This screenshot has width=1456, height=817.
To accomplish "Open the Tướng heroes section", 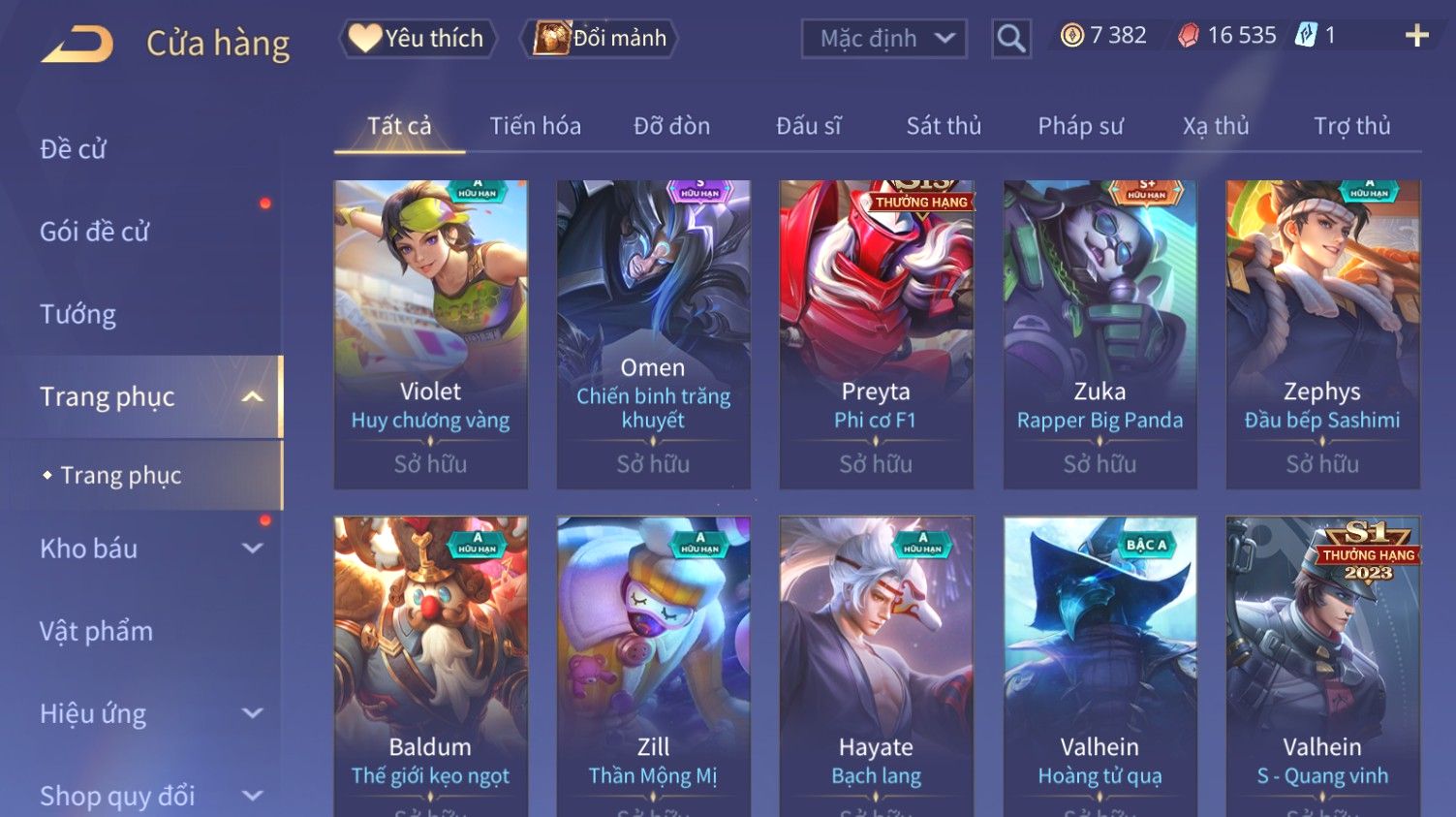I will (77, 314).
